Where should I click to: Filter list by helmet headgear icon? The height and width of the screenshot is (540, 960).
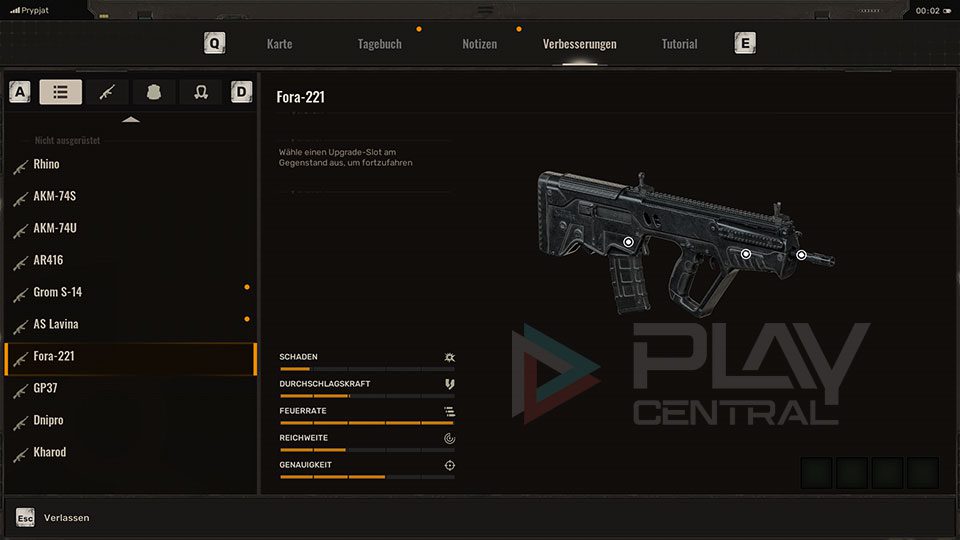200,92
